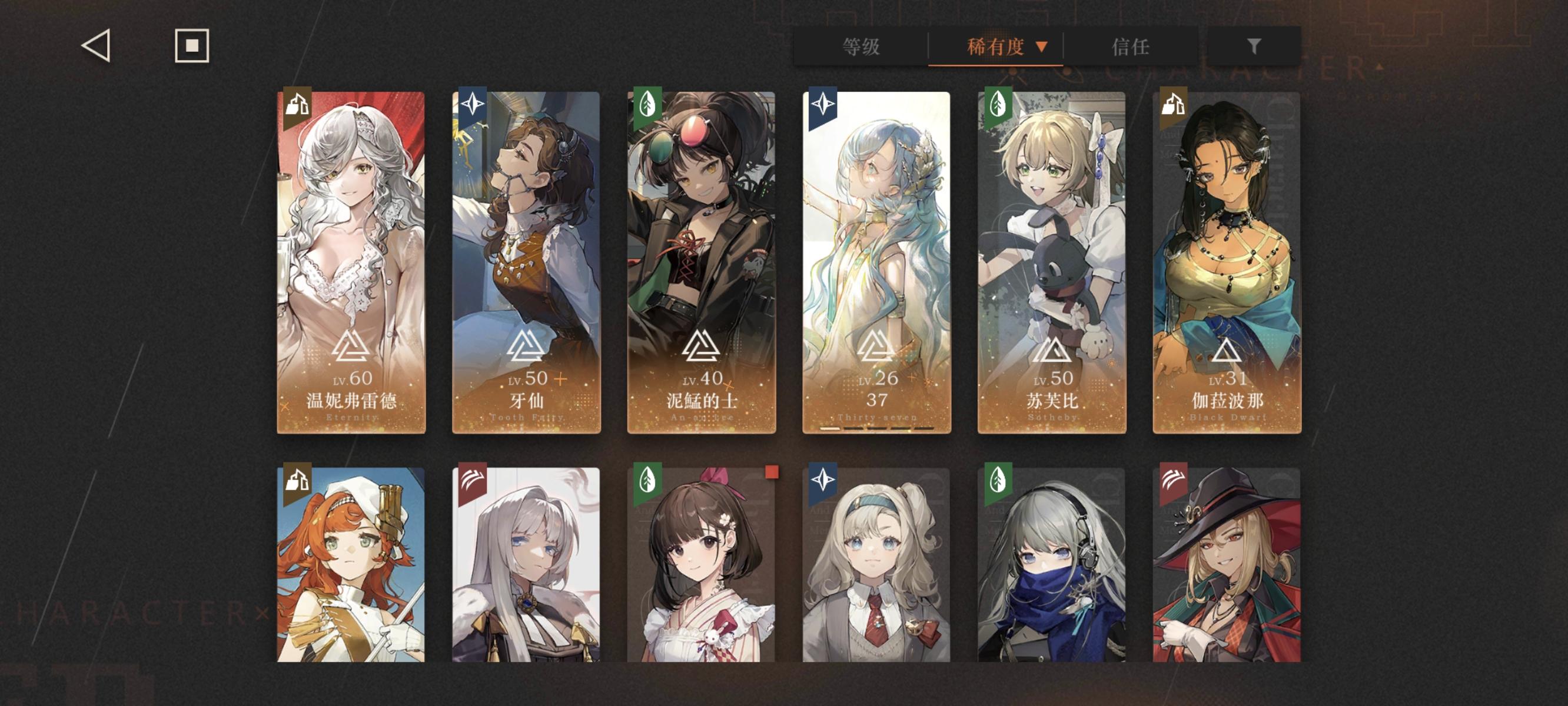Image resolution: width=1568 pixels, height=706 pixels.
Task: Switch to the 等级 sorting tab
Action: pos(860,47)
